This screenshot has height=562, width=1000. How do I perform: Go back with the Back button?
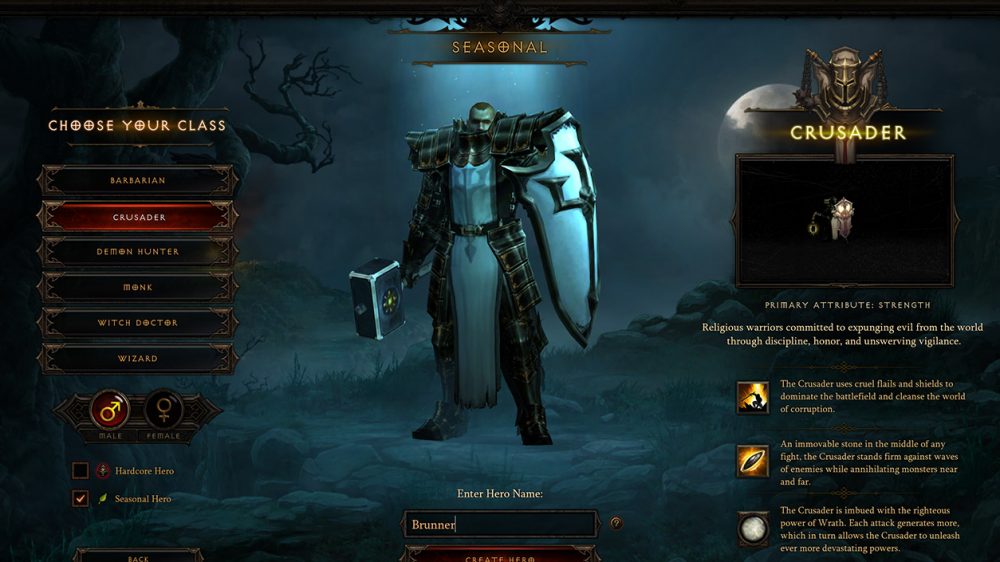pyautogui.click(x=138, y=556)
